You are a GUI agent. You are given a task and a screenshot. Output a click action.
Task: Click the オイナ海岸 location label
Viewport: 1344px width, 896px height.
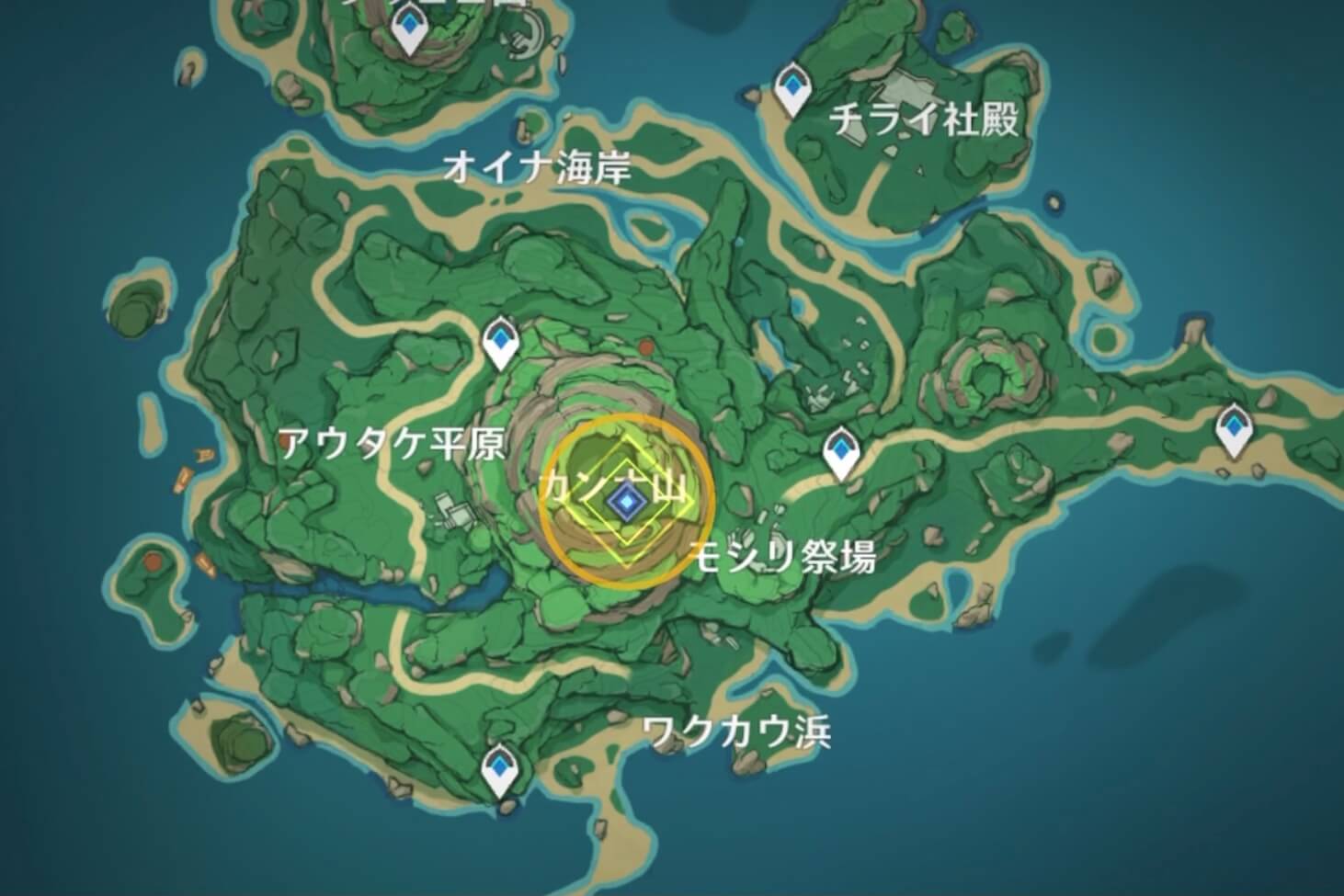click(538, 168)
